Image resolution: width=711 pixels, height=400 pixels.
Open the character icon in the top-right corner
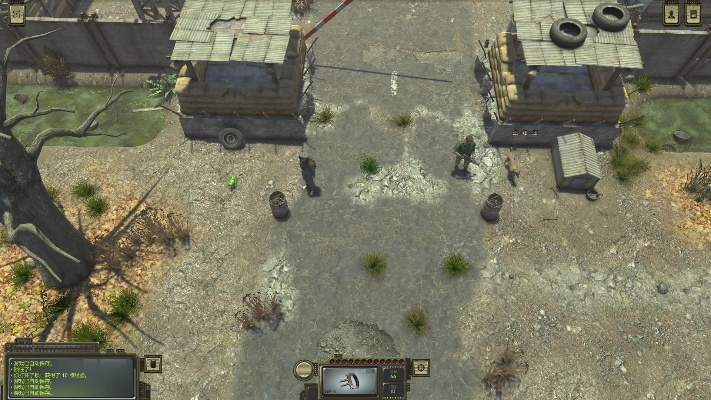click(671, 13)
